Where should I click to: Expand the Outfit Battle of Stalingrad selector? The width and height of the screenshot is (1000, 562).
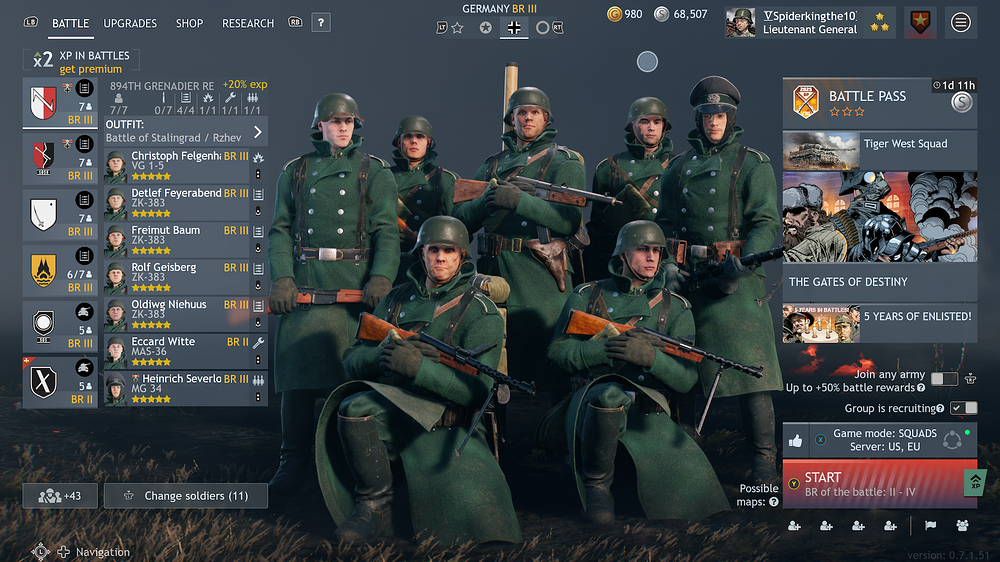coord(186,131)
